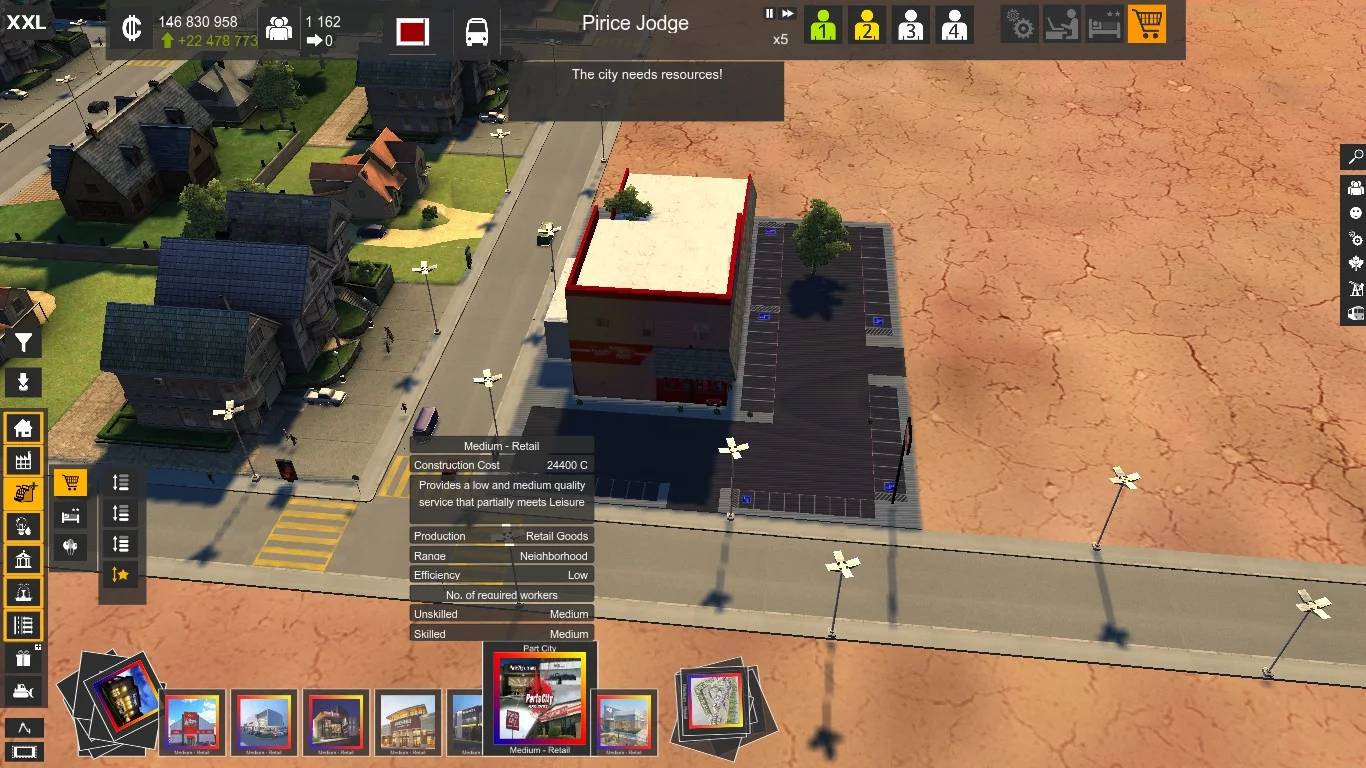Screen dimensions: 1366x768
Task: Select the Part City retail building card
Action: point(539,700)
